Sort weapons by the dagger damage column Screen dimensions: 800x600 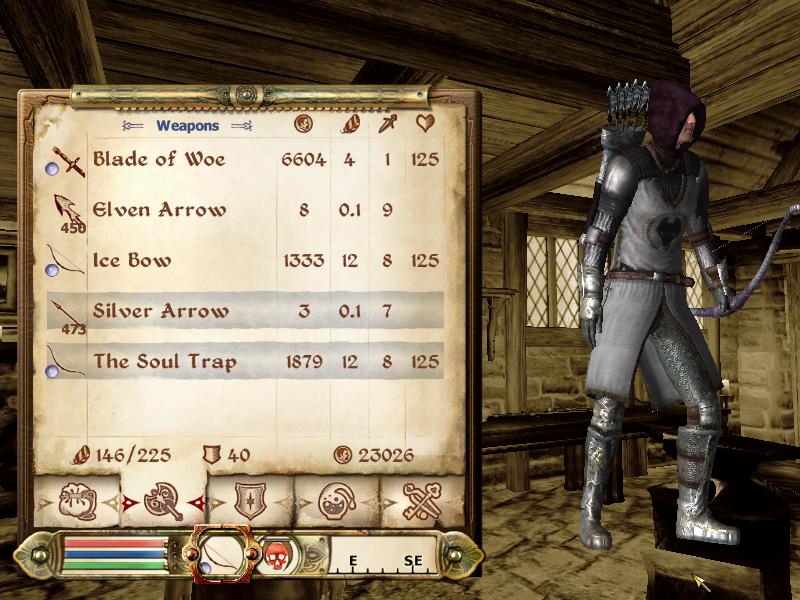tap(387, 125)
